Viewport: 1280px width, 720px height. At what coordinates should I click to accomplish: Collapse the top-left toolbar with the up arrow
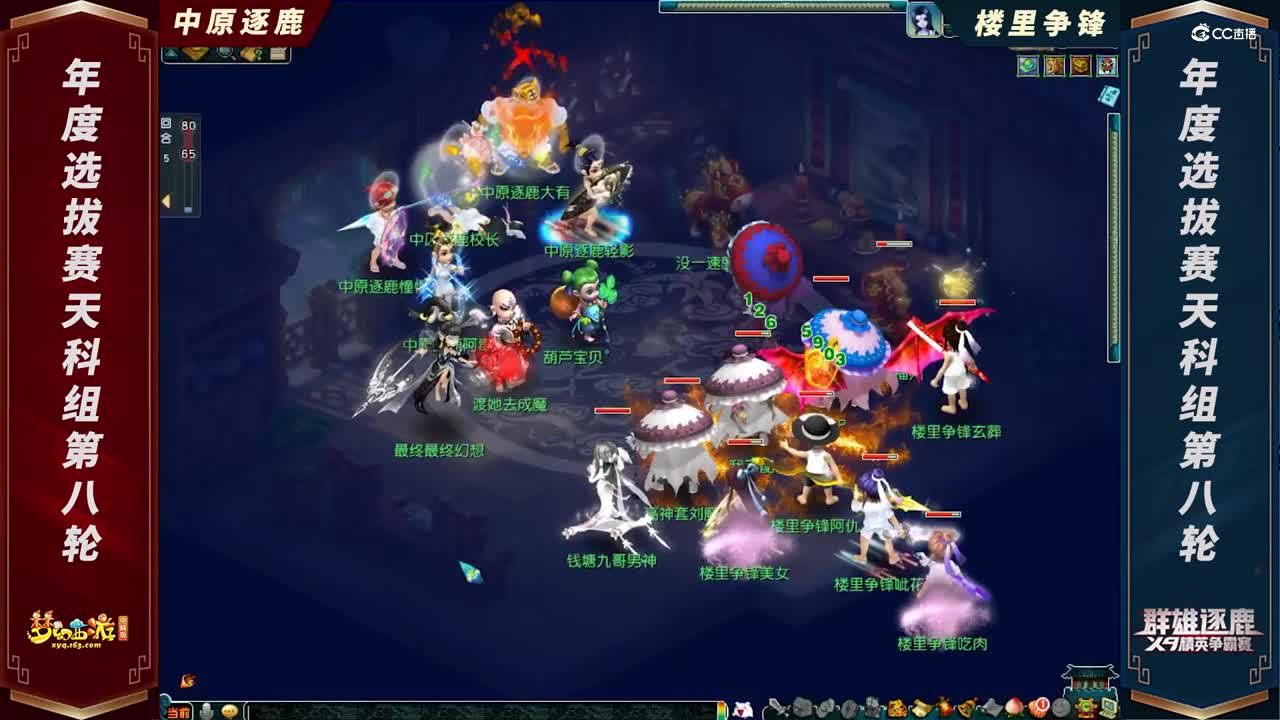coord(171,54)
